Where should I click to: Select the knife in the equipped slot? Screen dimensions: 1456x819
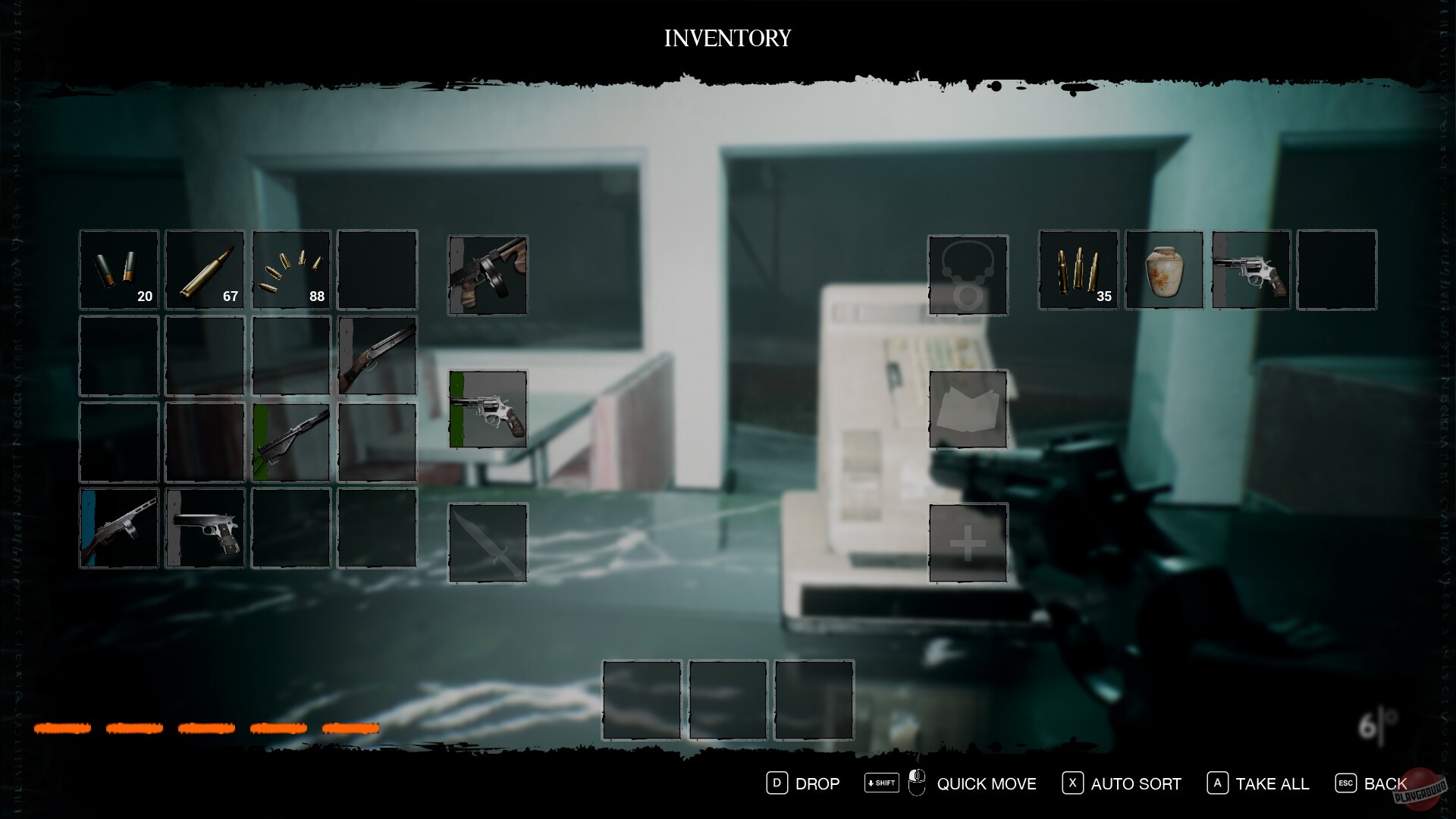tap(488, 540)
